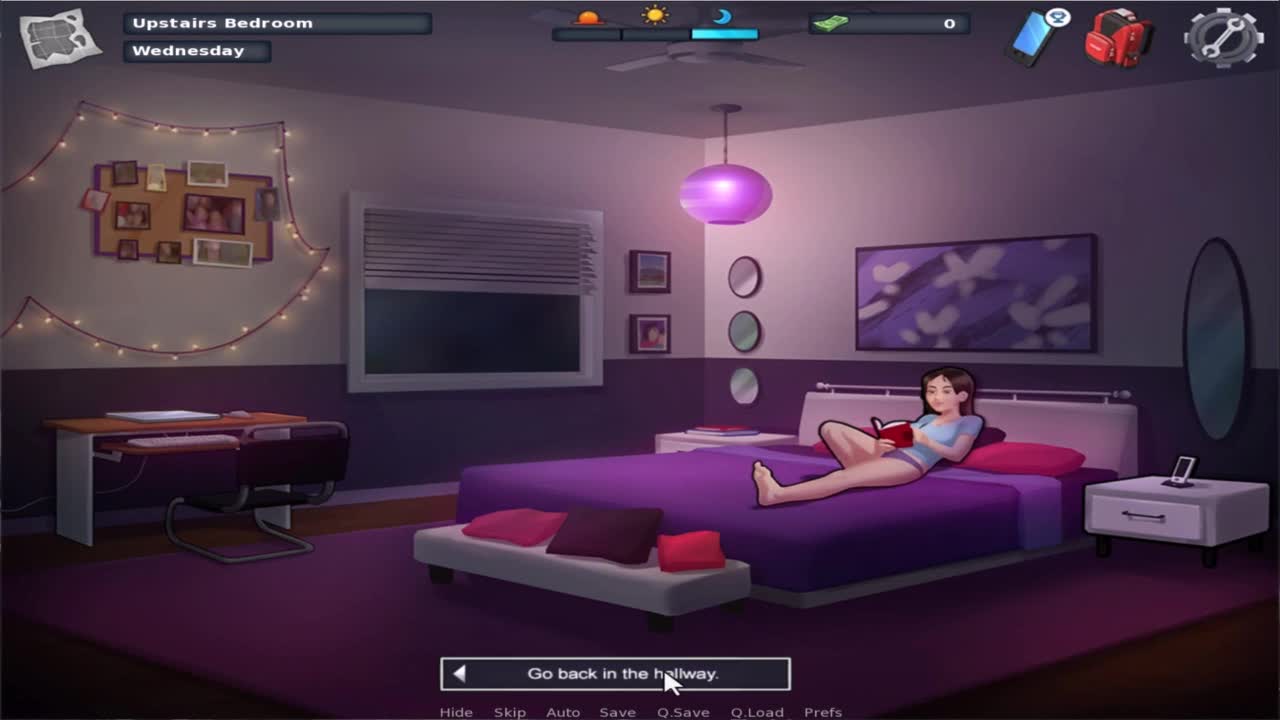
Task: Open the Save menu
Action: (617, 712)
